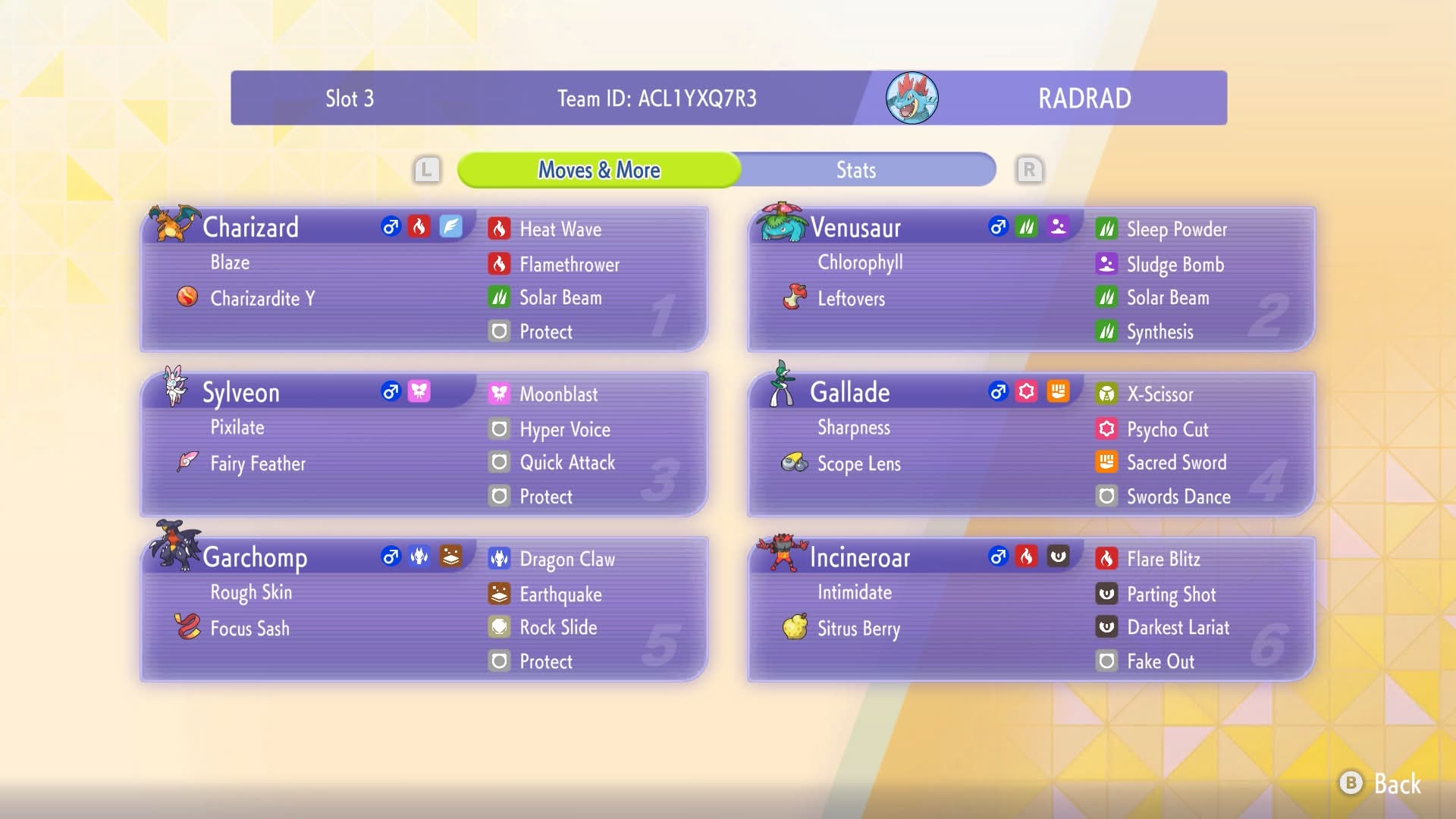Click the Focus Sash icon under Garchomp

187,628
